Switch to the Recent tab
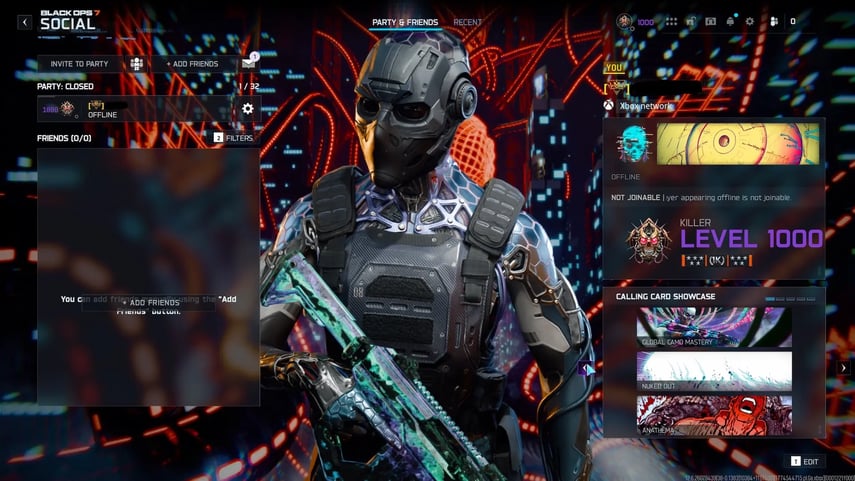Screen dimensions: 855x481 point(467,22)
